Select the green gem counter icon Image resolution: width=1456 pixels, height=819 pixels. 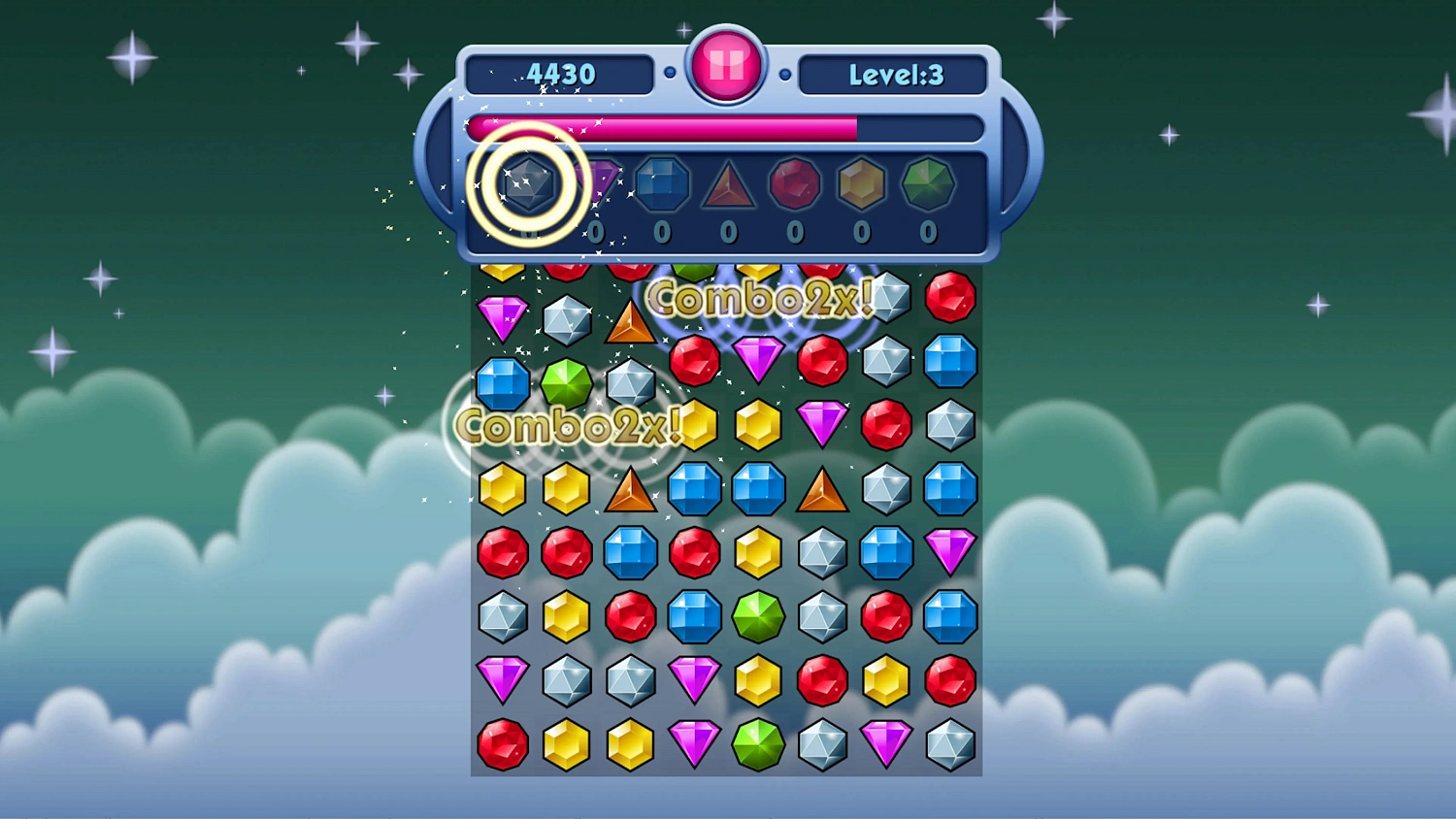pyautogui.click(x=927, y=184)
